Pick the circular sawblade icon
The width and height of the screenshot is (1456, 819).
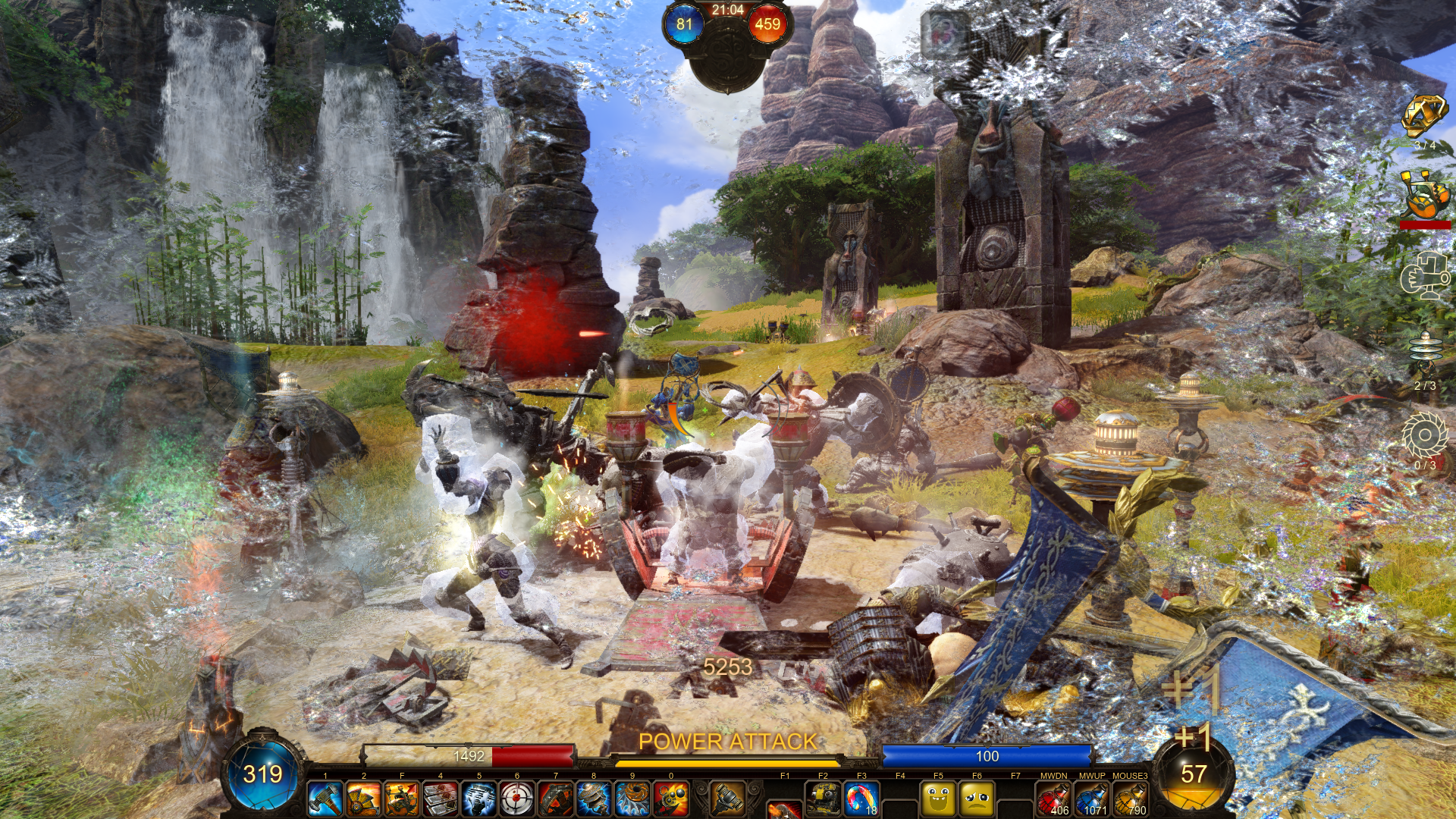tap(1424, 436)
